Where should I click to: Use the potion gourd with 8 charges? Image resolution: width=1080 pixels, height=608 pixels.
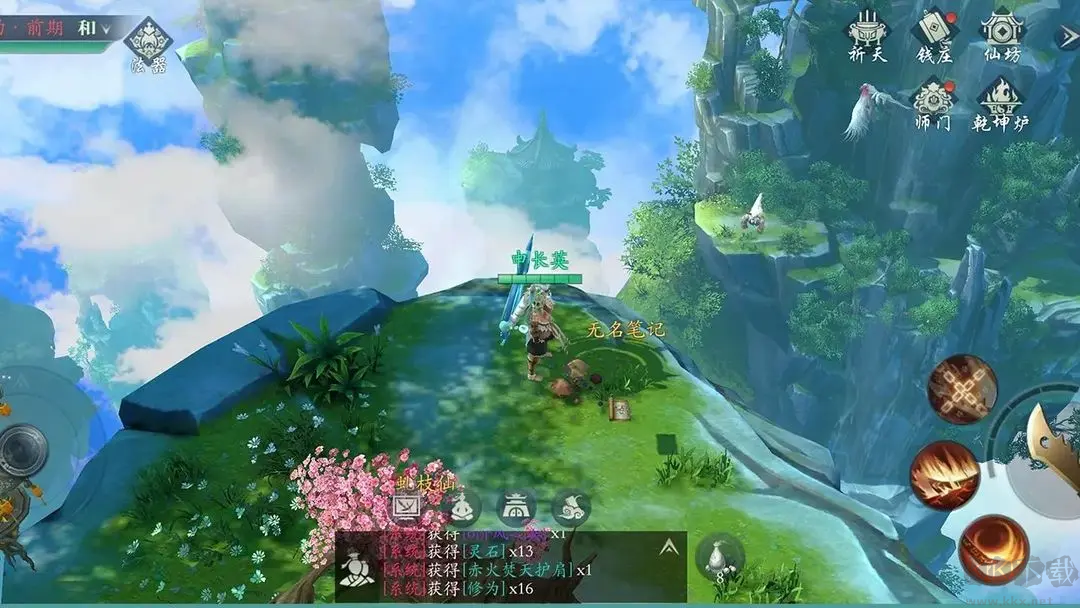(x=719, y=557)
